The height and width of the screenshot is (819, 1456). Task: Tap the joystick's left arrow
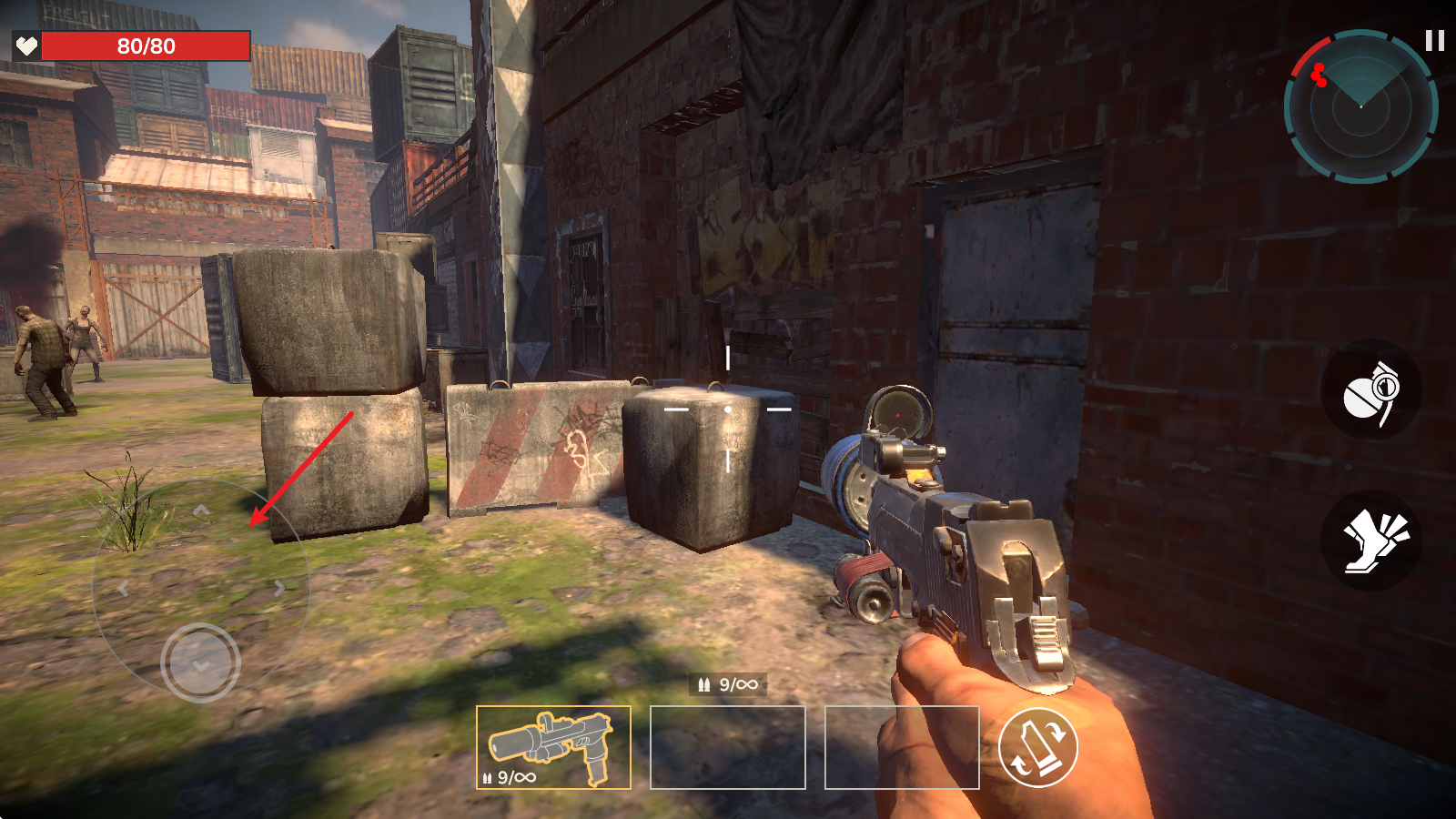[124, 589]
